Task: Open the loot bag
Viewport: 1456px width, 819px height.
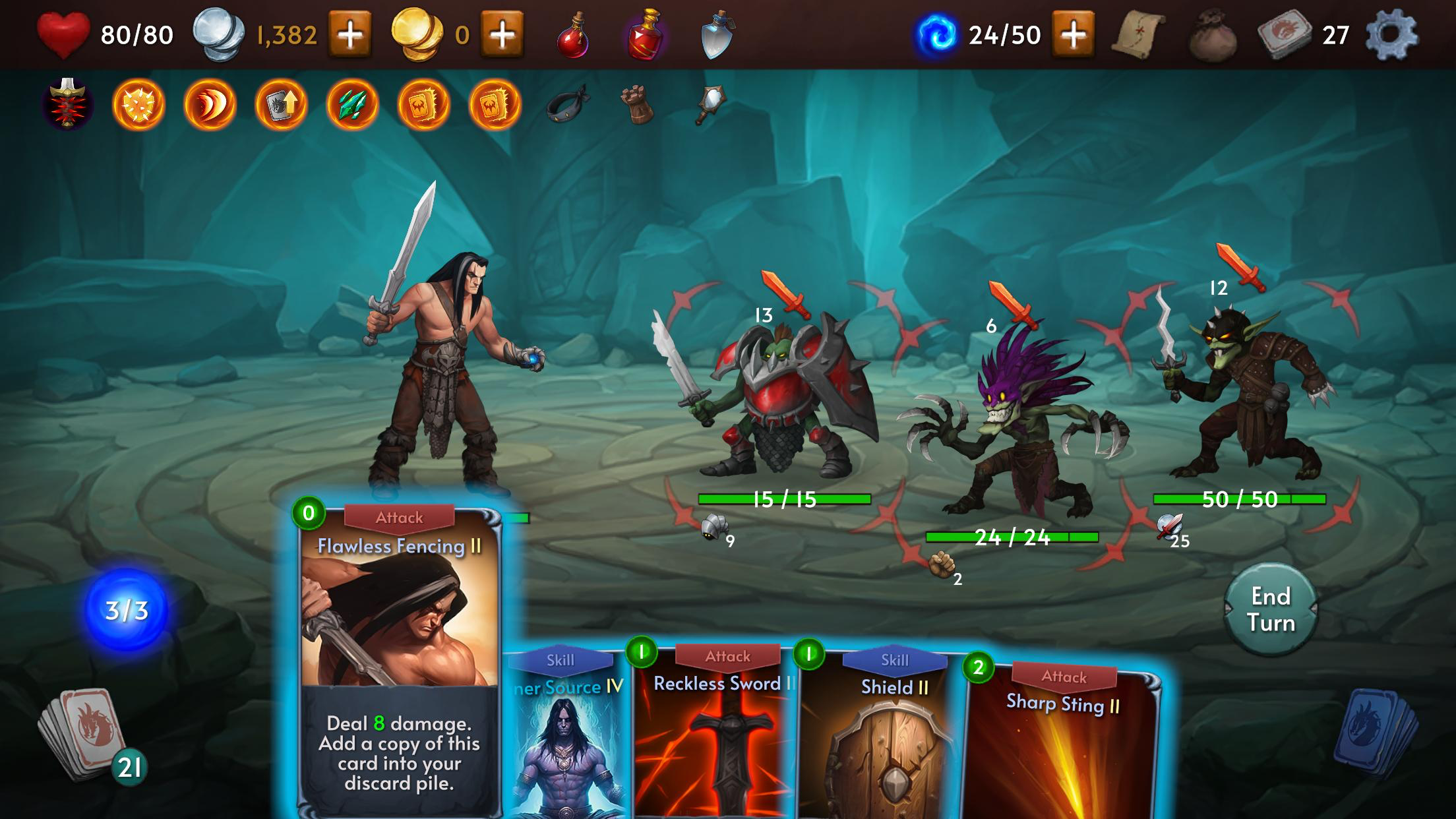Action: coord(1212,37)
